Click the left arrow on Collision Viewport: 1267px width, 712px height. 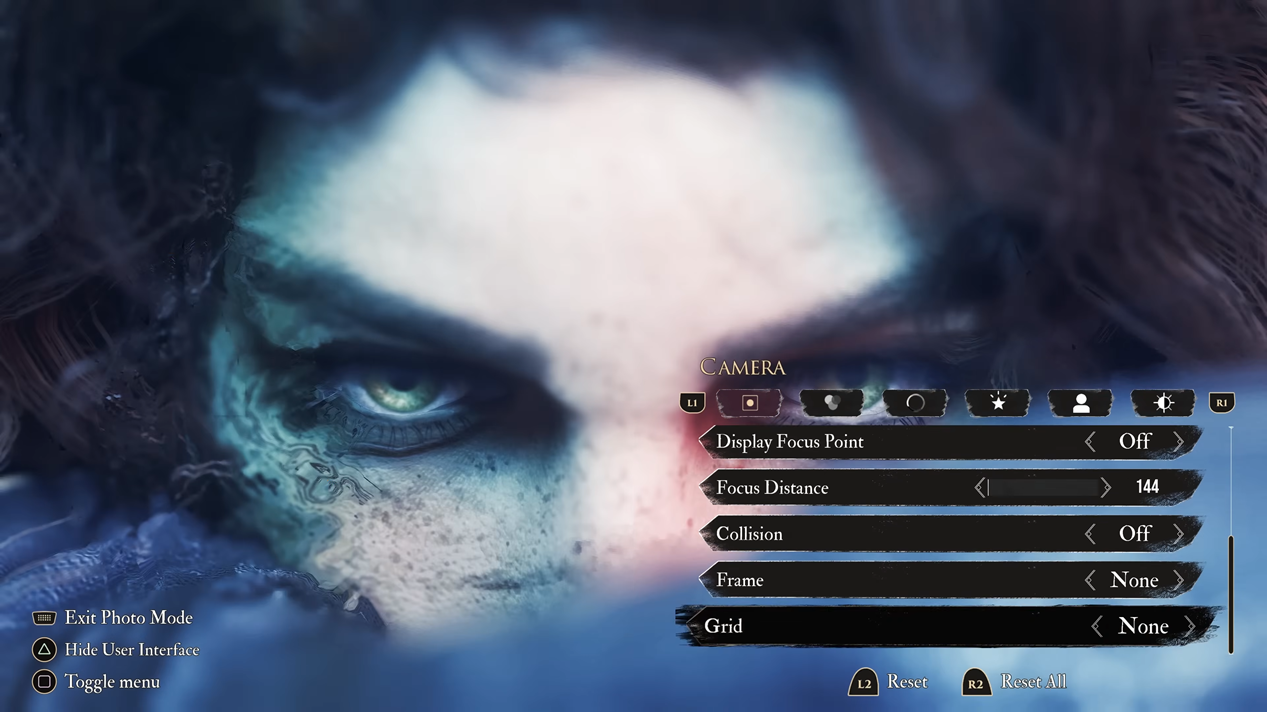[1090, 534]
